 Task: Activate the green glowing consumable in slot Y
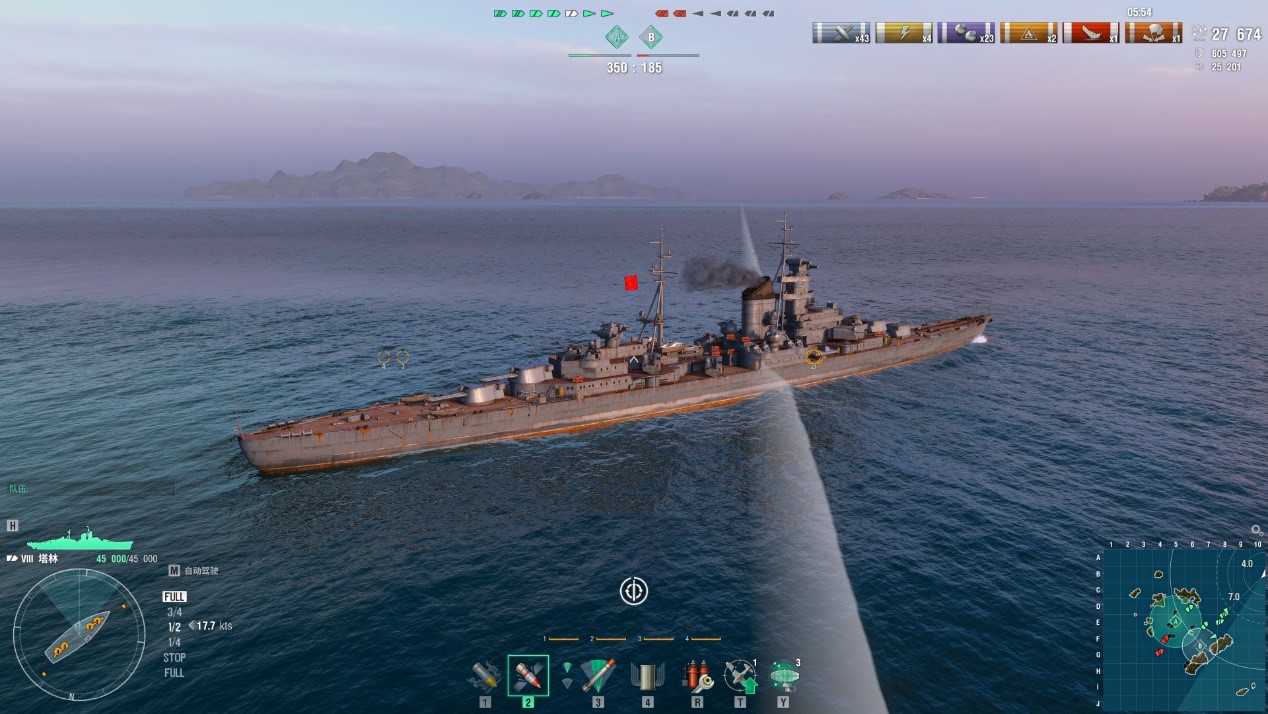(784, 676)
